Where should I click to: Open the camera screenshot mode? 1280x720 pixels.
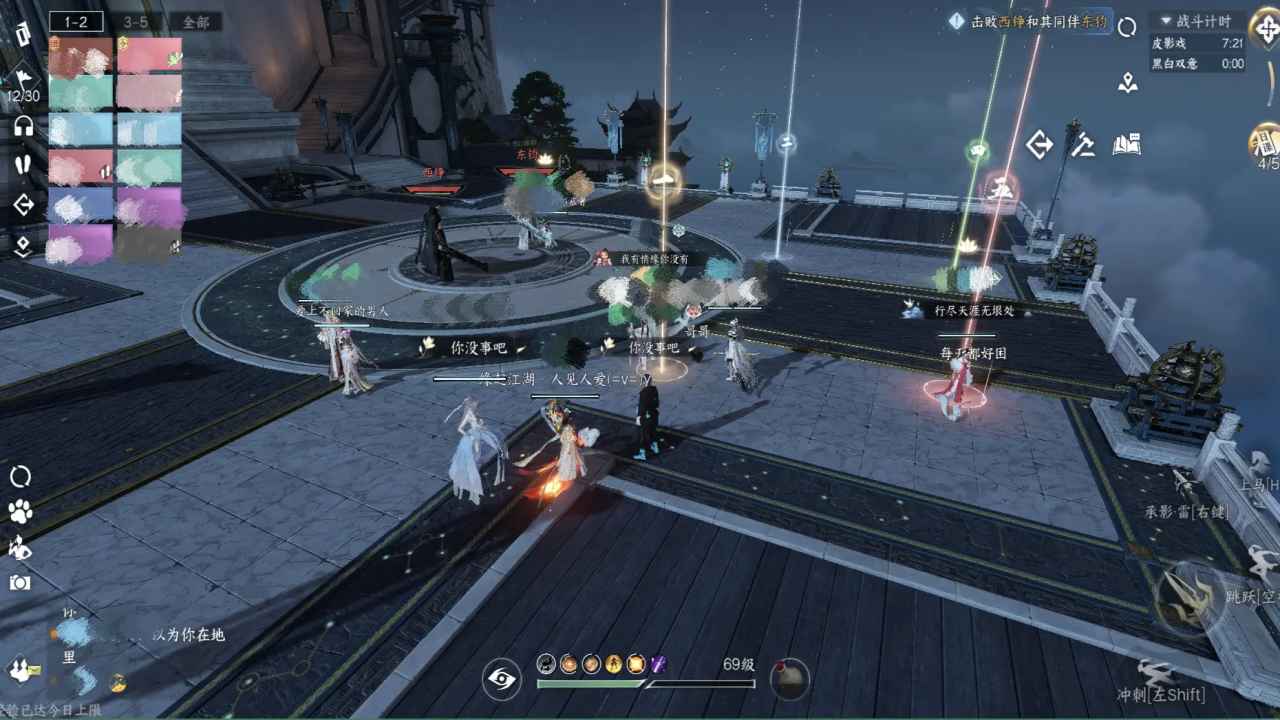(x=20, y=582)
